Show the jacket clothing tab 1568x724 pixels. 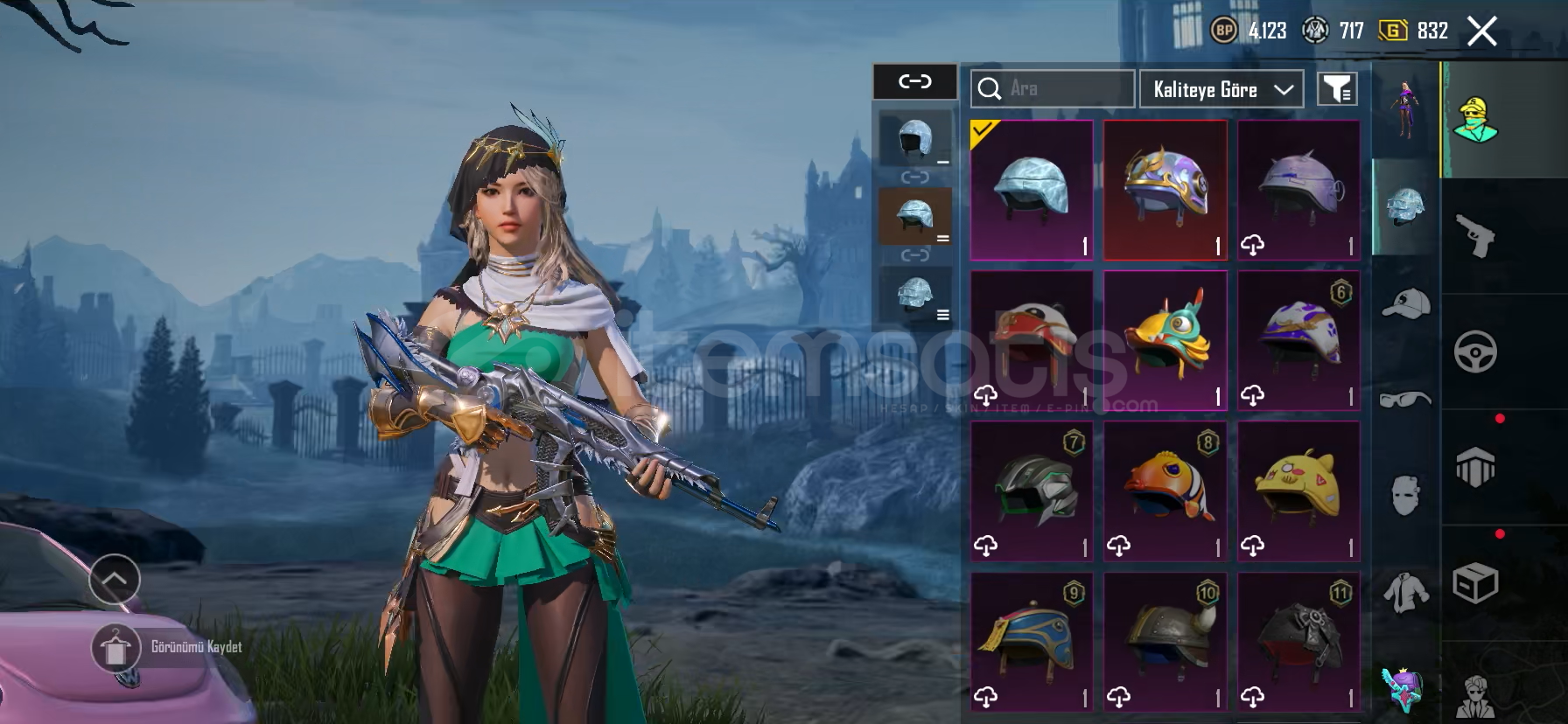click(x=1405, y=592)
